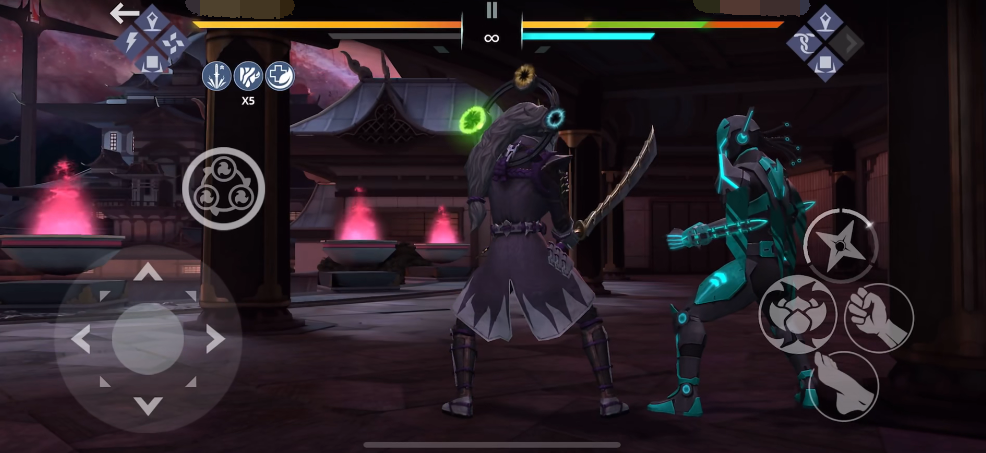
Task: Select the X5 slash perk icon
Action: (248, 75)
